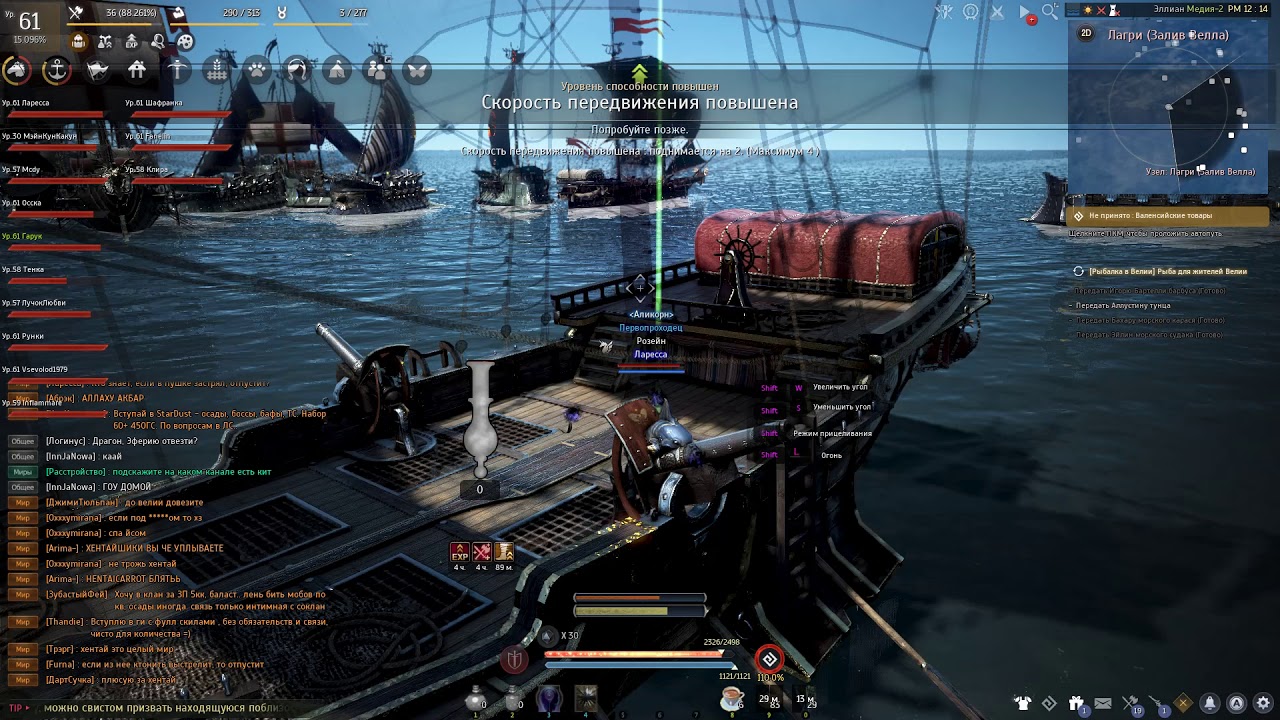Select the Velia fishing quest tracker entry

[1166, 271]
